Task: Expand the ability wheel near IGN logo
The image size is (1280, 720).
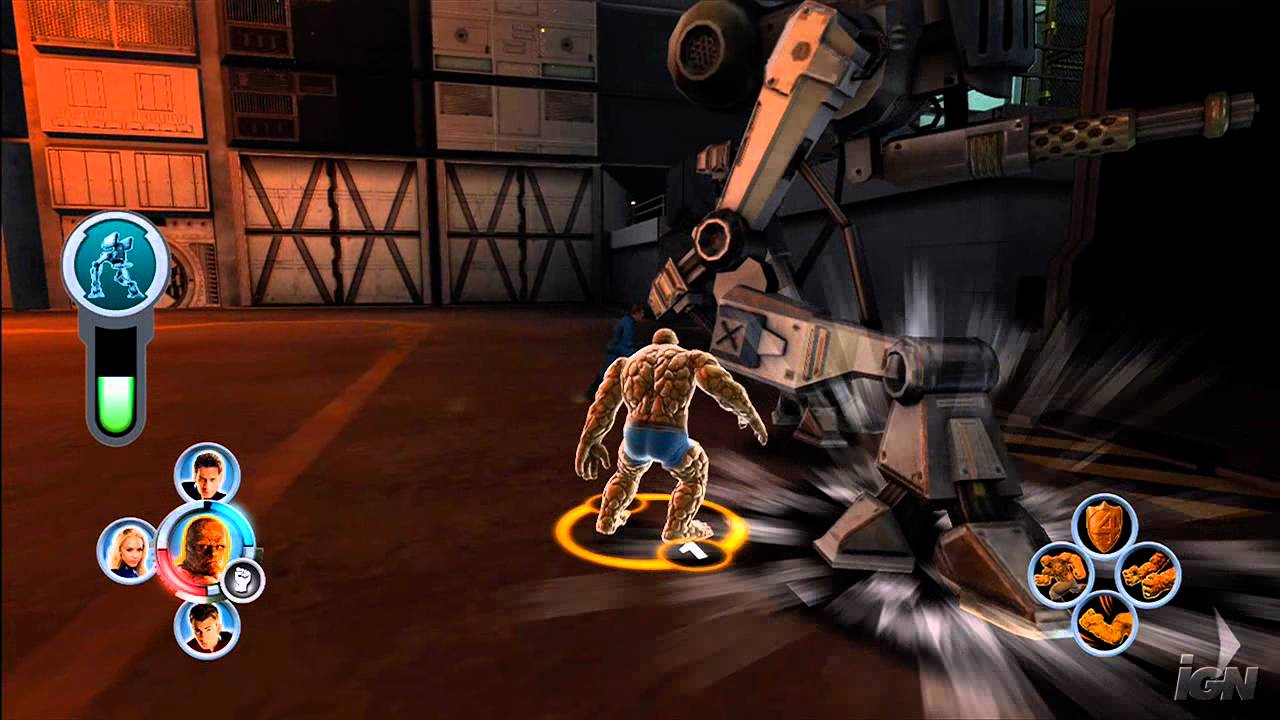Action: (x=1105, y=570)
